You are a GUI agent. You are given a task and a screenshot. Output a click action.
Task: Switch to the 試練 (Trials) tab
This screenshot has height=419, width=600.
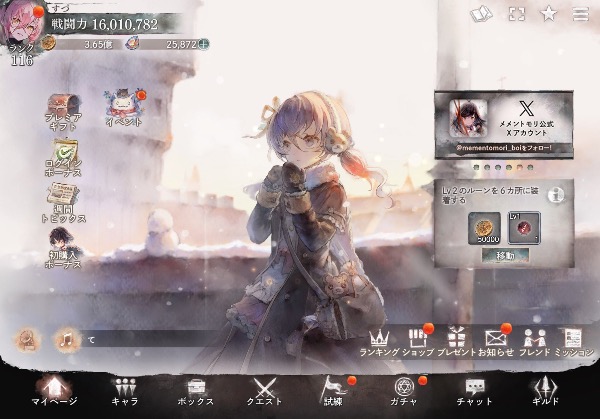click(x=334, y=392)
